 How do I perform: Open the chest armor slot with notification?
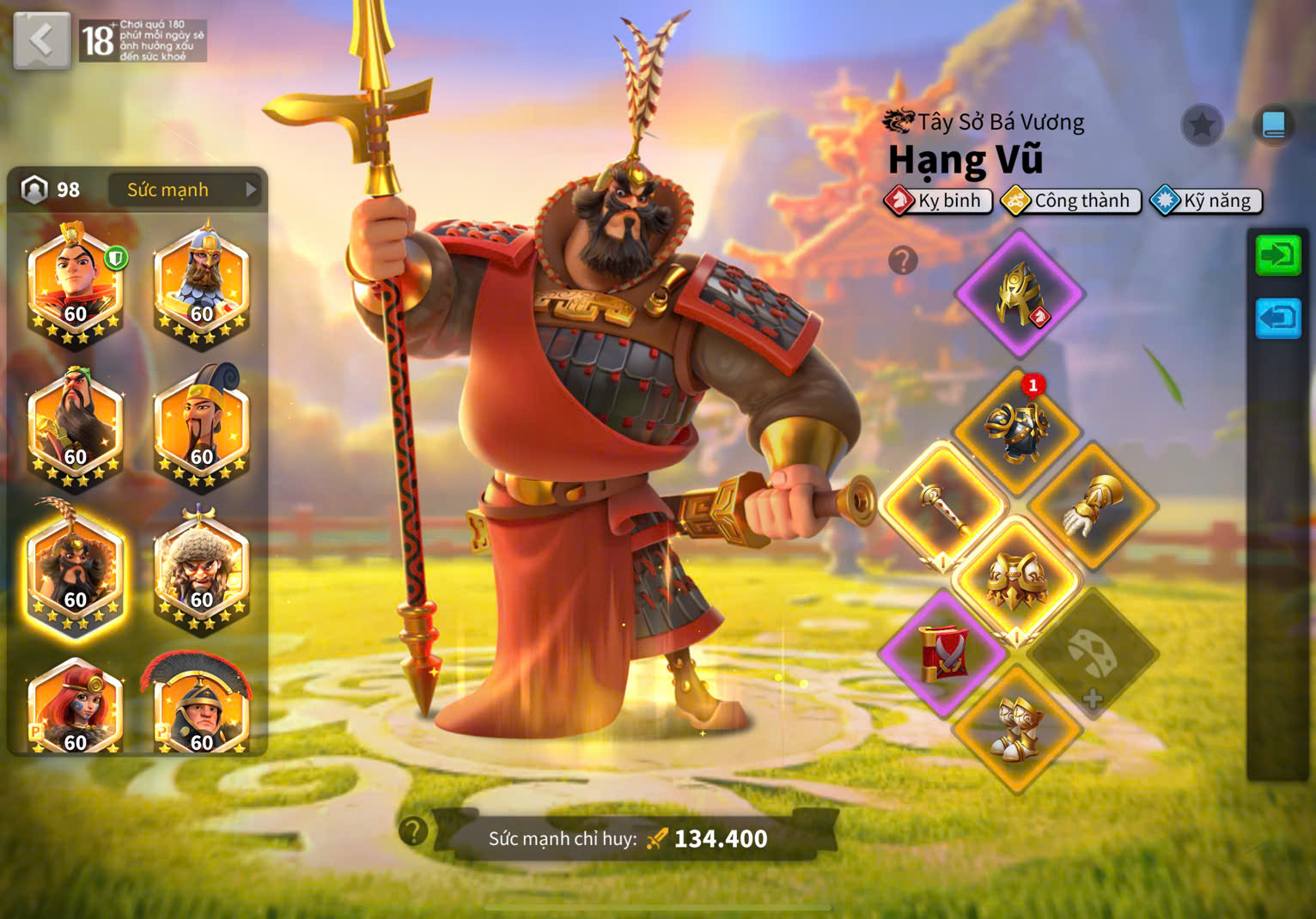1017,431
